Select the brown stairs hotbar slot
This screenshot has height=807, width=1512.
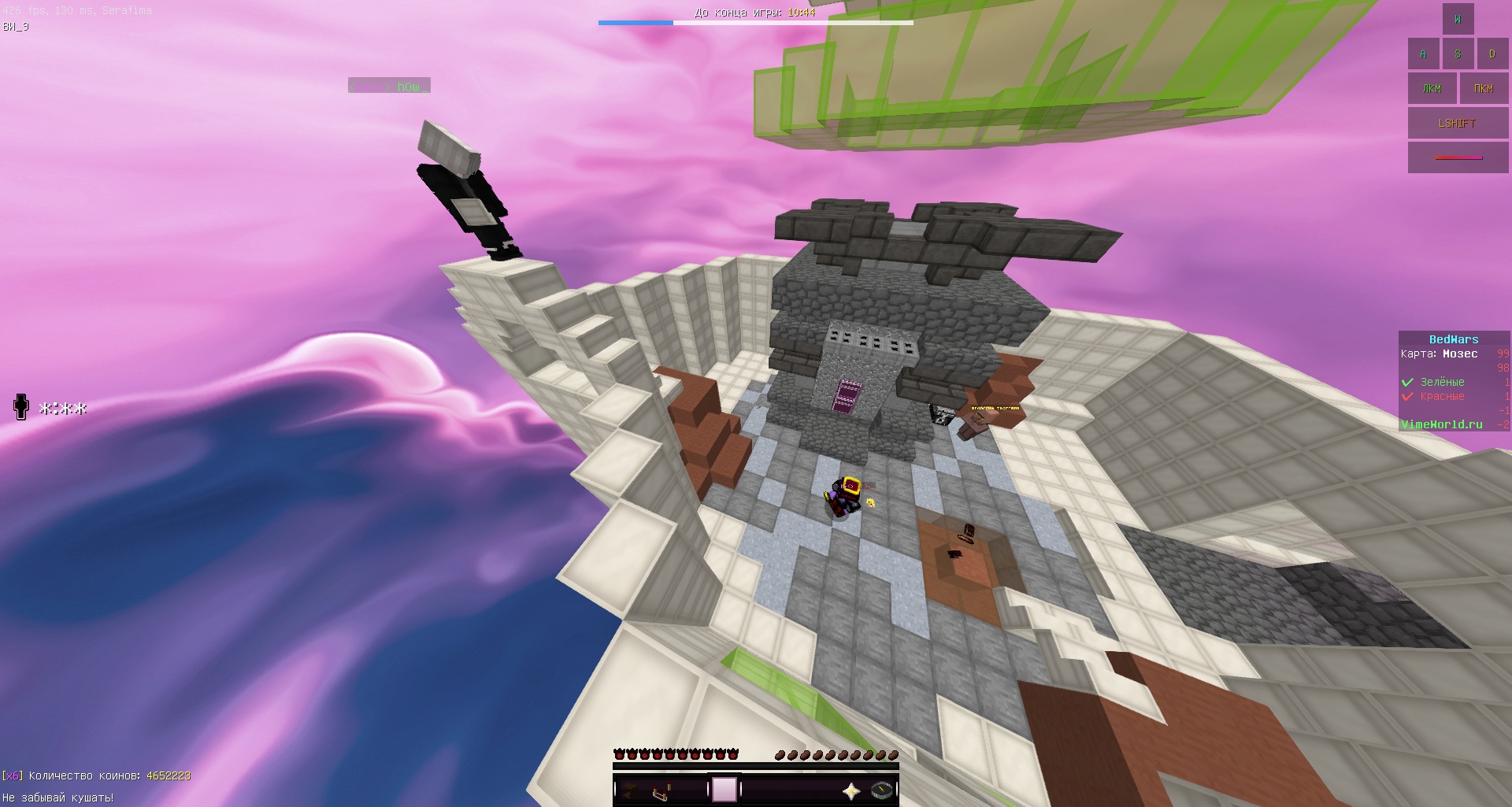630,790
